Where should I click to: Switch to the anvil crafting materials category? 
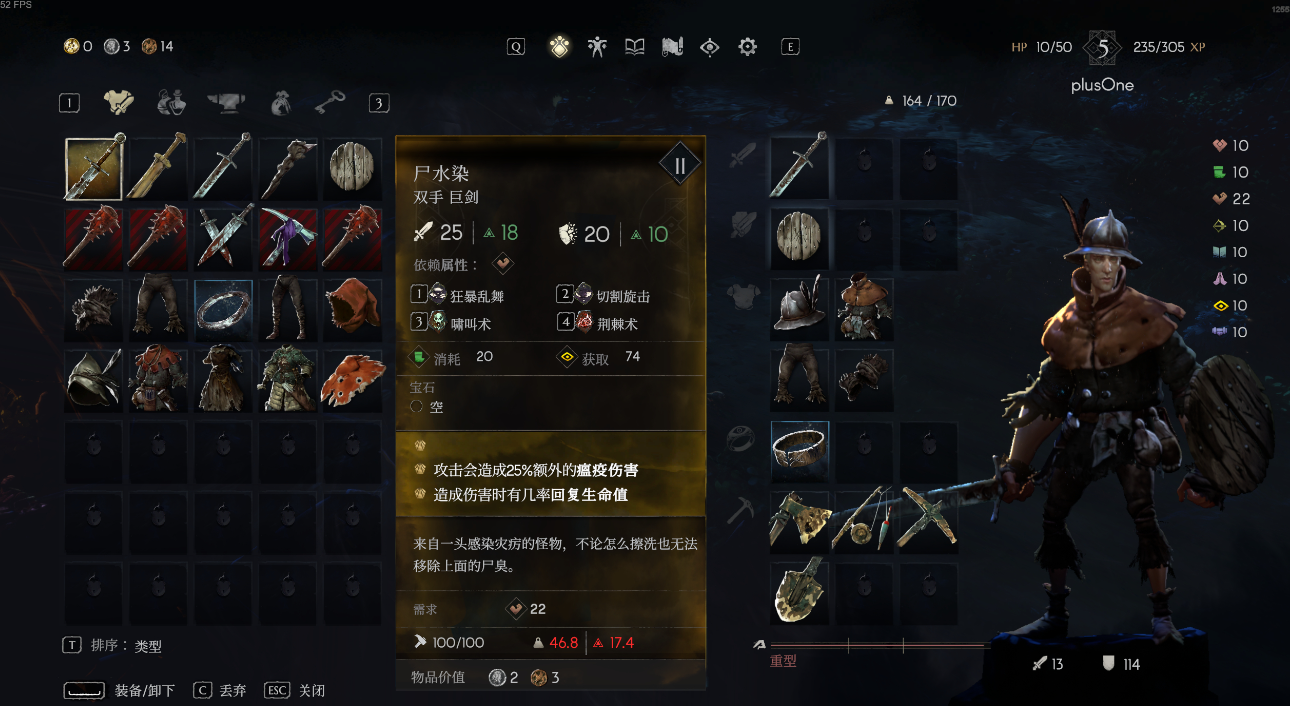[226, 102]
